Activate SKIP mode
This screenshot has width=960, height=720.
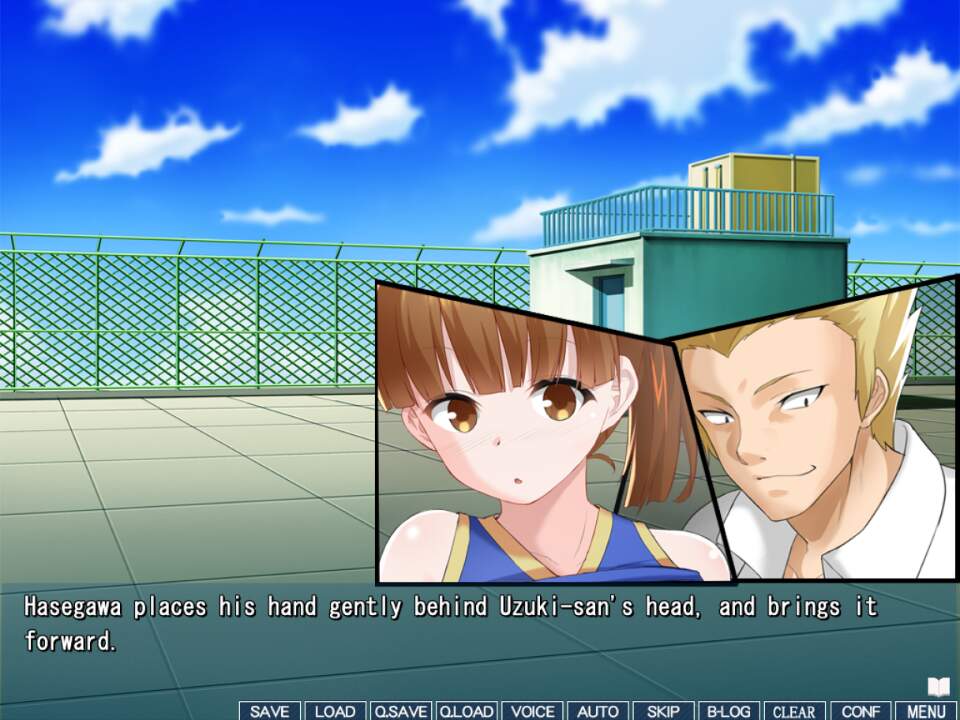tap(663, 711)
